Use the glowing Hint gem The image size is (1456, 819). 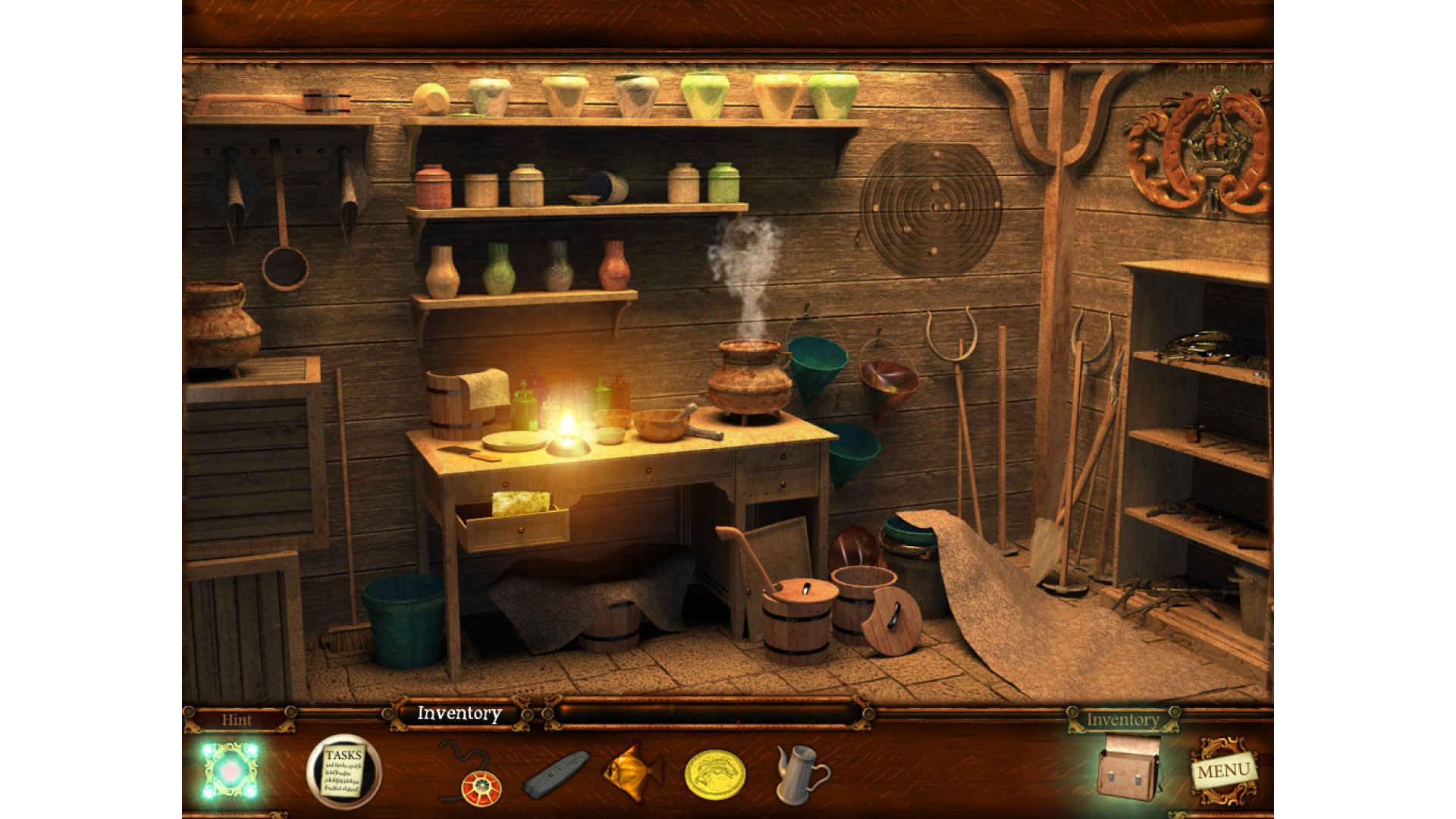[230, 771]
